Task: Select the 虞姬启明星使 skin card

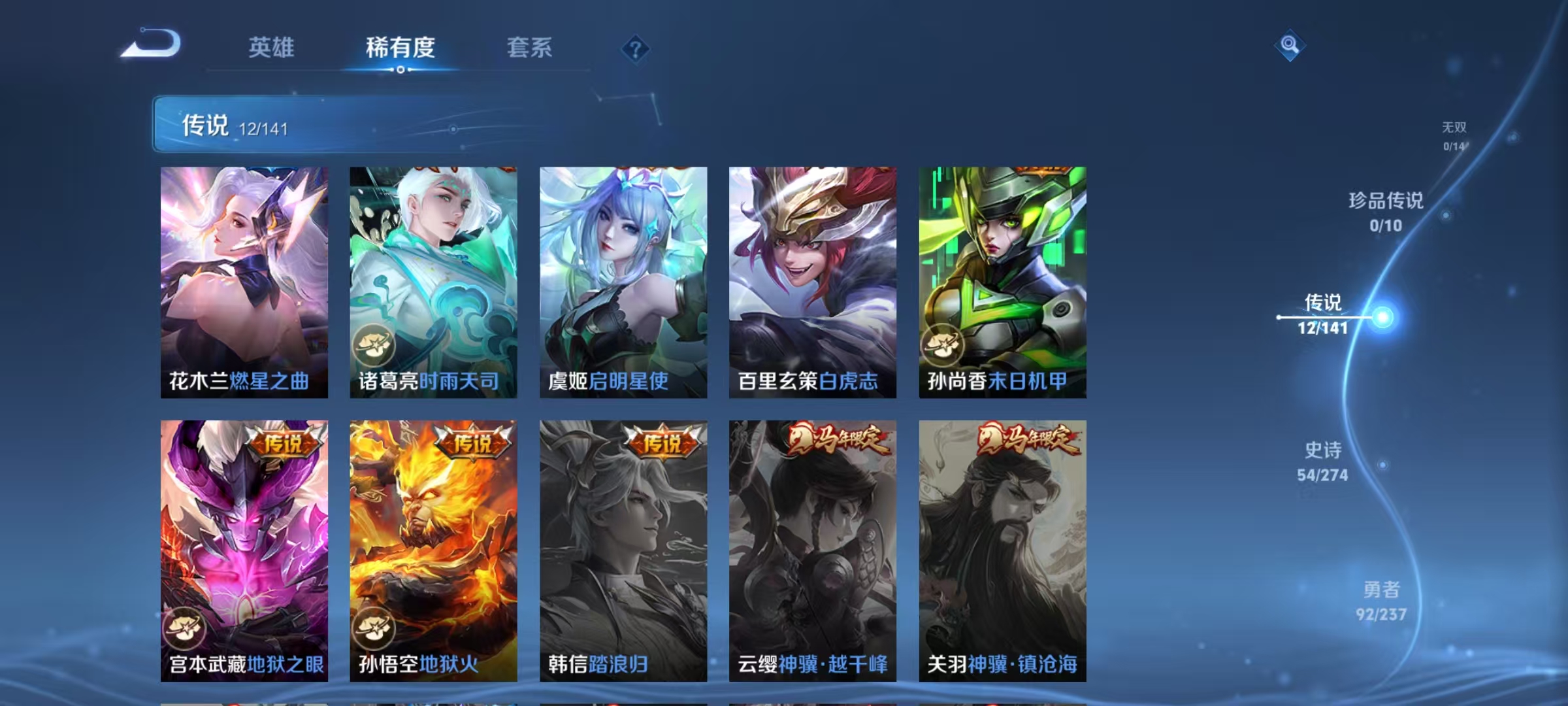Action: (x=624, y=281)
